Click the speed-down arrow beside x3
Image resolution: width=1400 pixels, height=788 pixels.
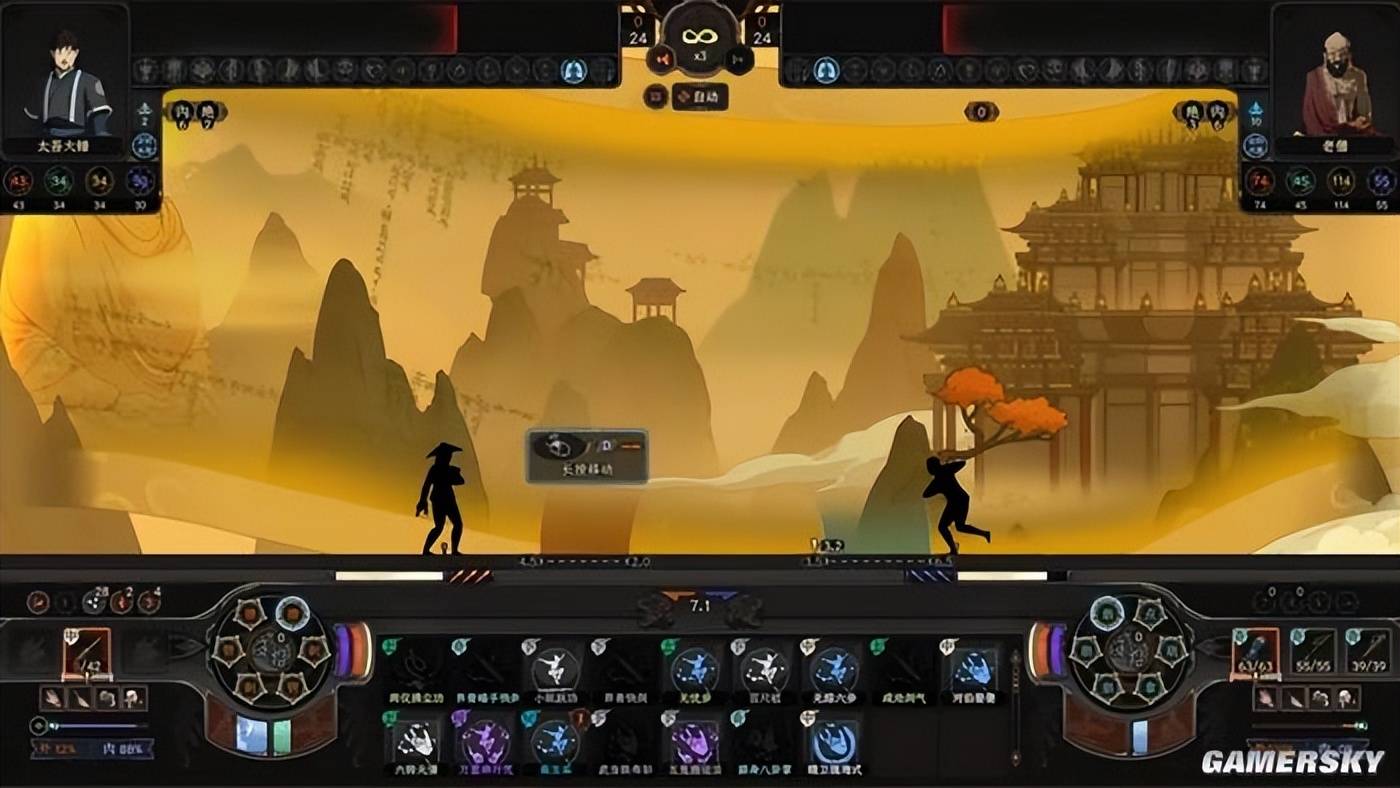pos(660,59)
